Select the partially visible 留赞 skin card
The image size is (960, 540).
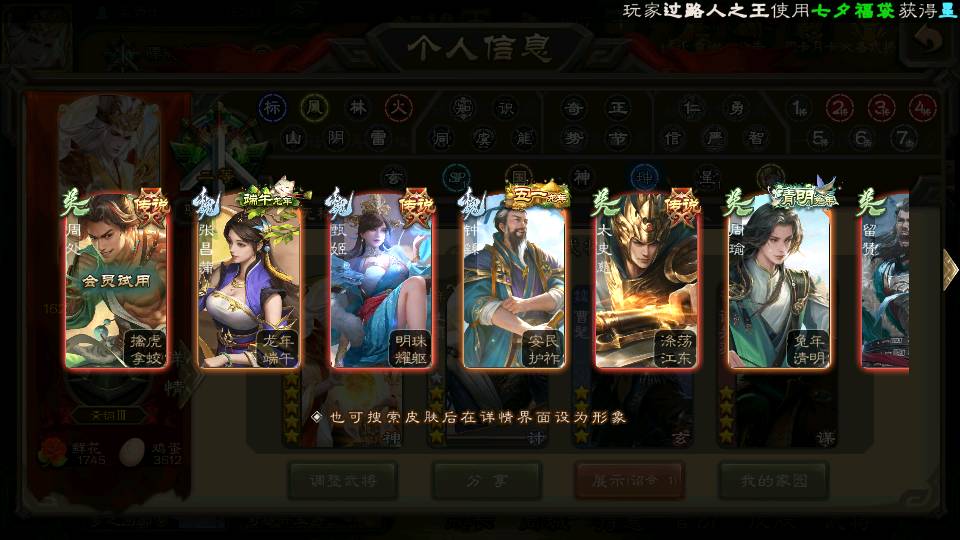886,282
